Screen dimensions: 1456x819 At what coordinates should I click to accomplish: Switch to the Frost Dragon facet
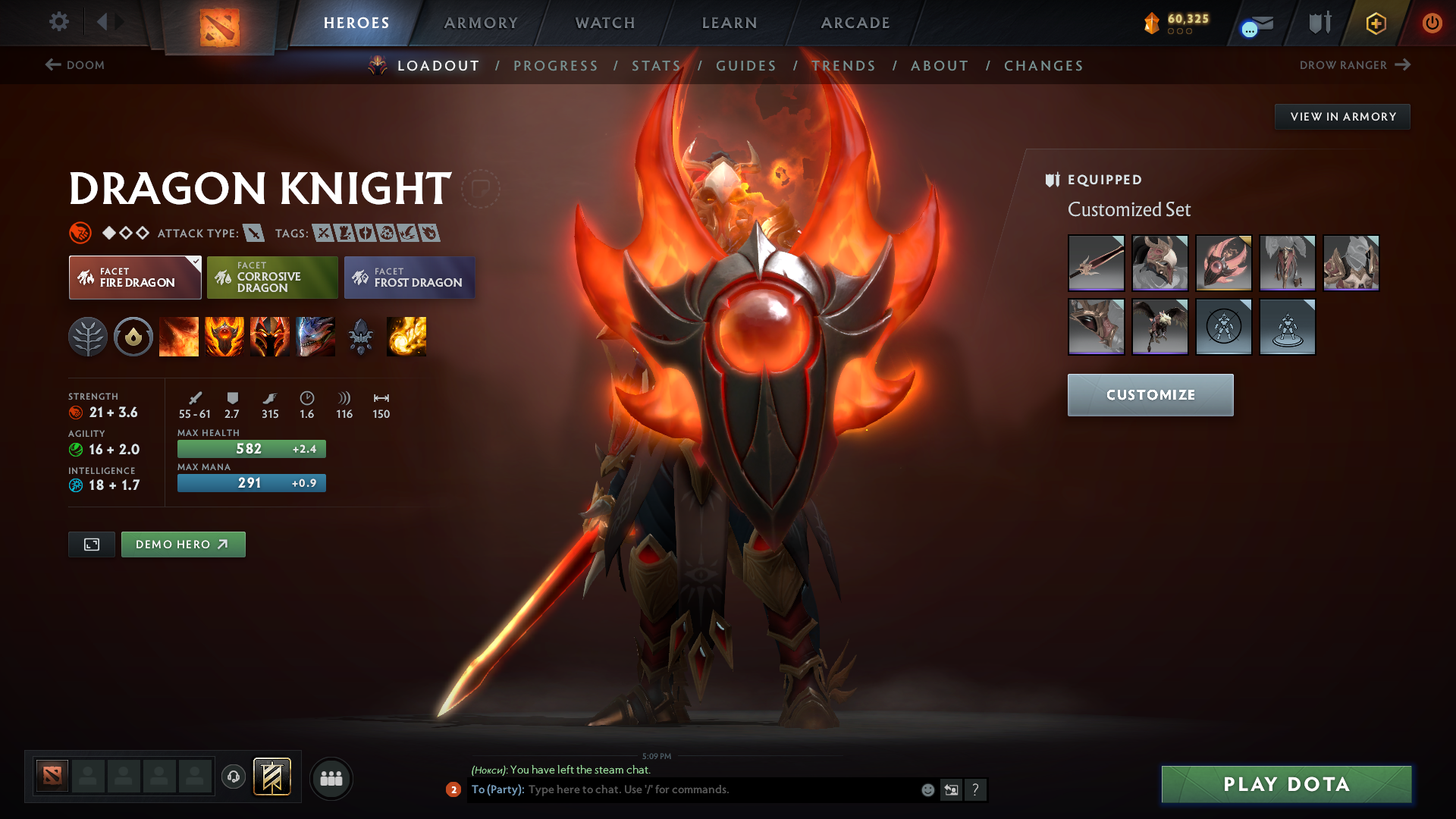pyautogui.click(x=409, y=278)
